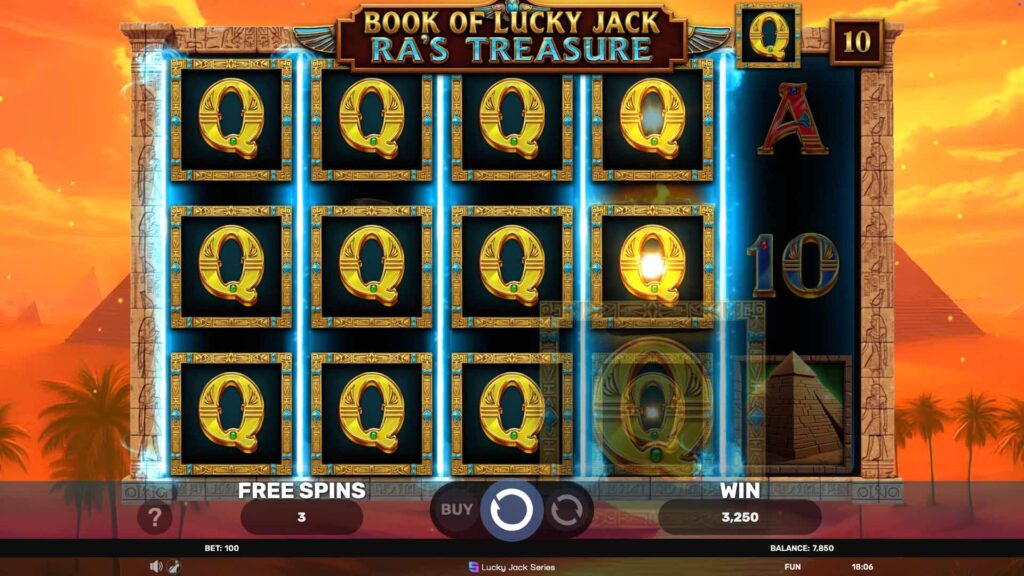Viewport: 1024px width, 576px height.
Task: Open the question mark help button
Action: 155,517
